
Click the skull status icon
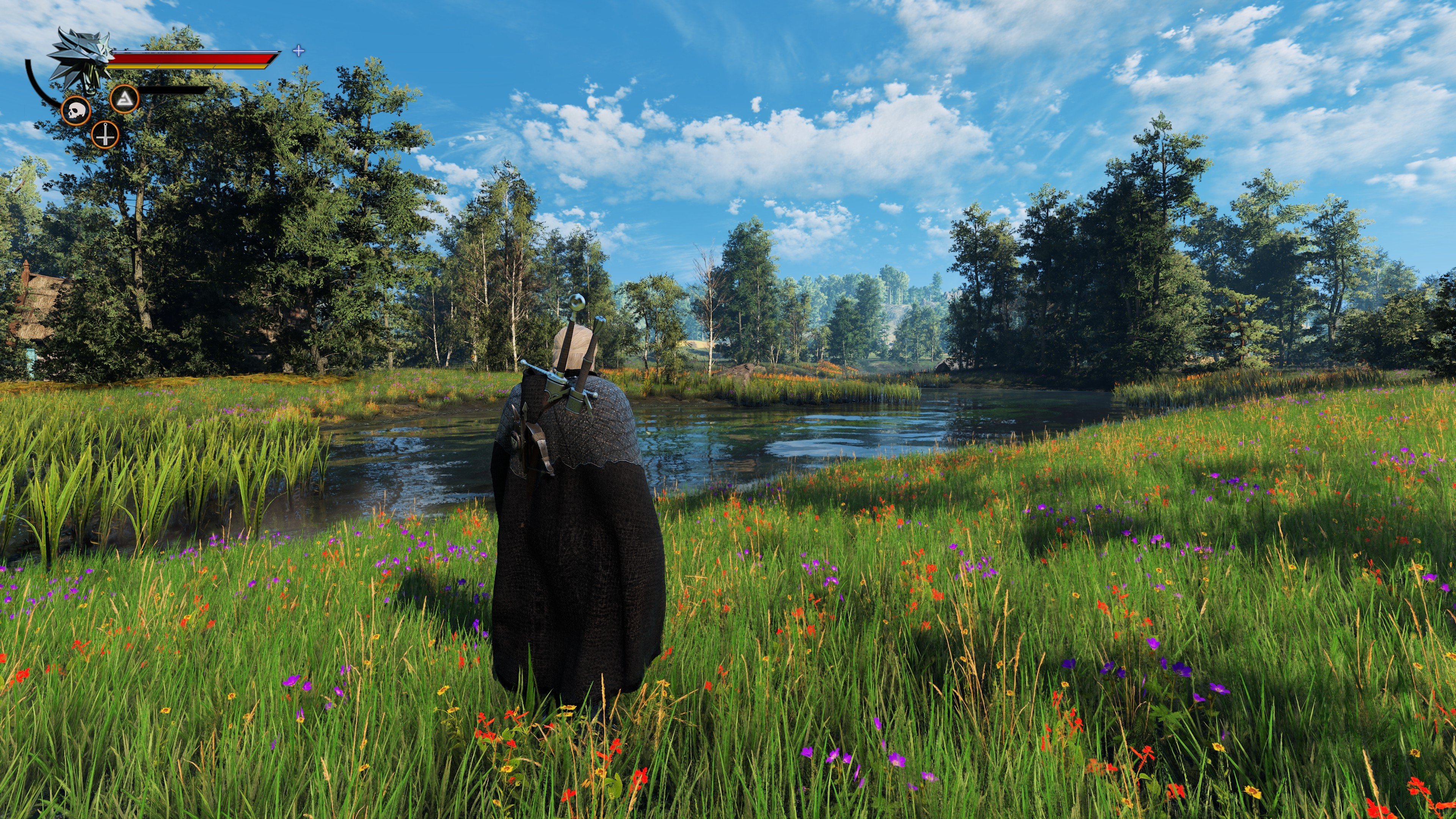75,110
